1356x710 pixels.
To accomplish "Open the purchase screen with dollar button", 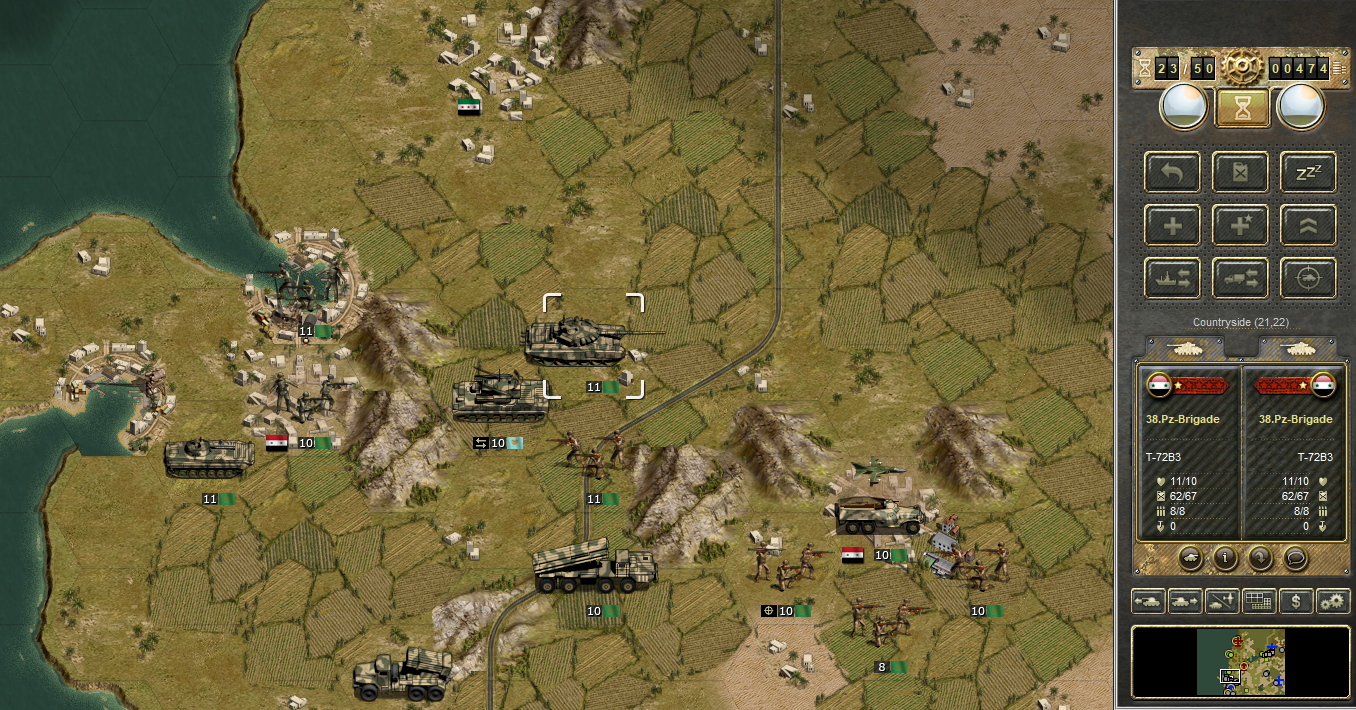I will (x=1296, y=601).
